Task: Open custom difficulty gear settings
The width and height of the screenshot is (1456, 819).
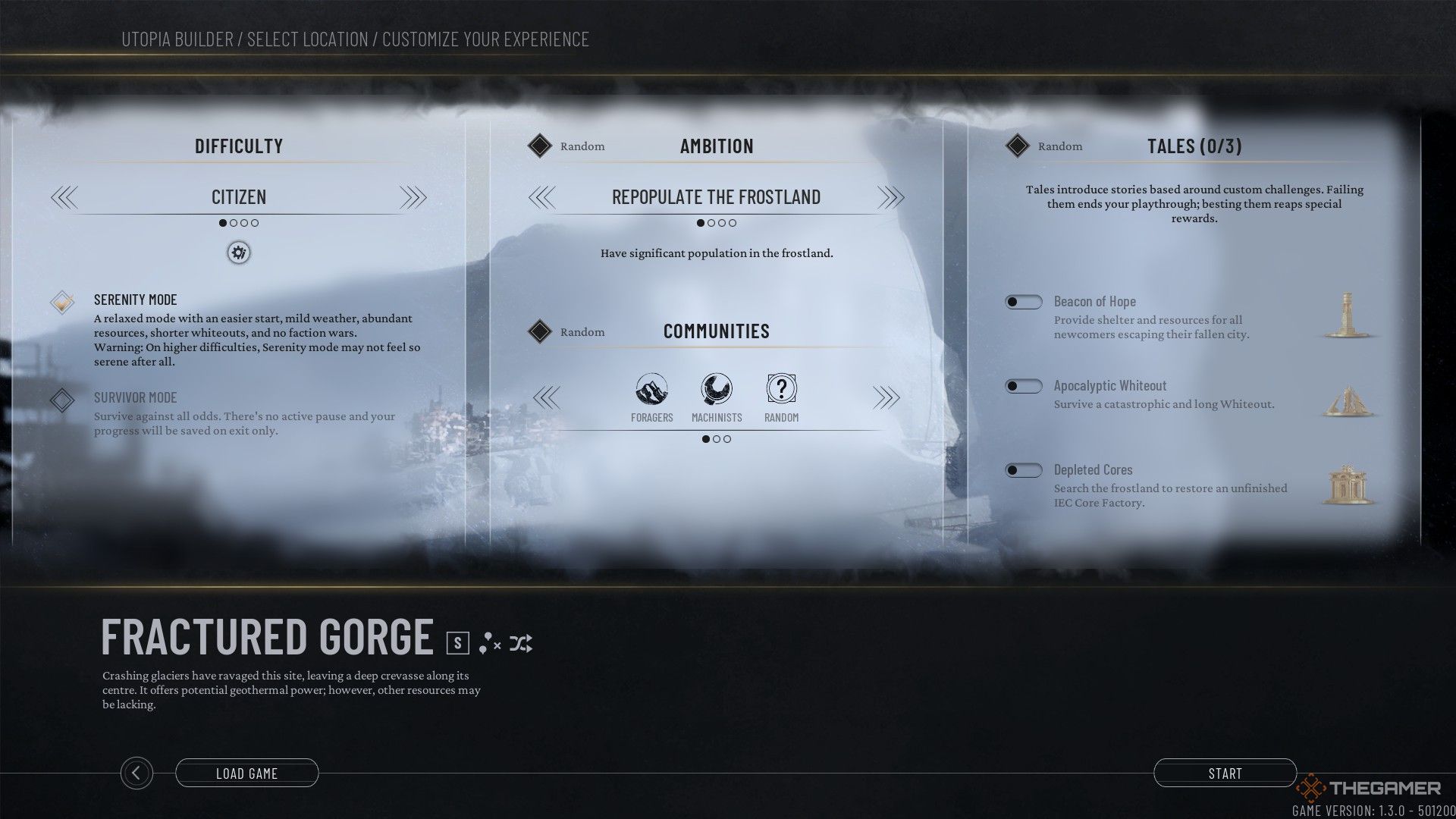Action: (239, 253)
